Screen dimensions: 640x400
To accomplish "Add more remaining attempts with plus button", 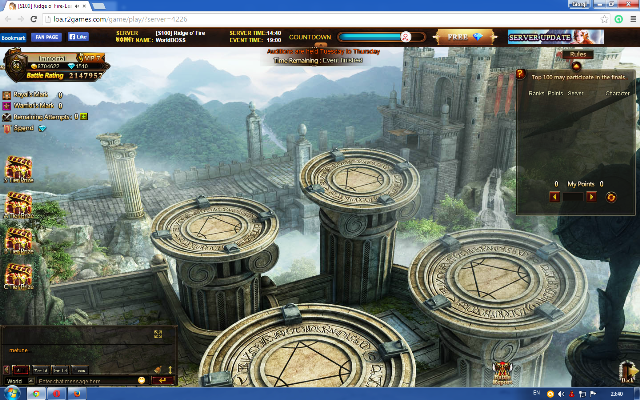I will (84, 116).
